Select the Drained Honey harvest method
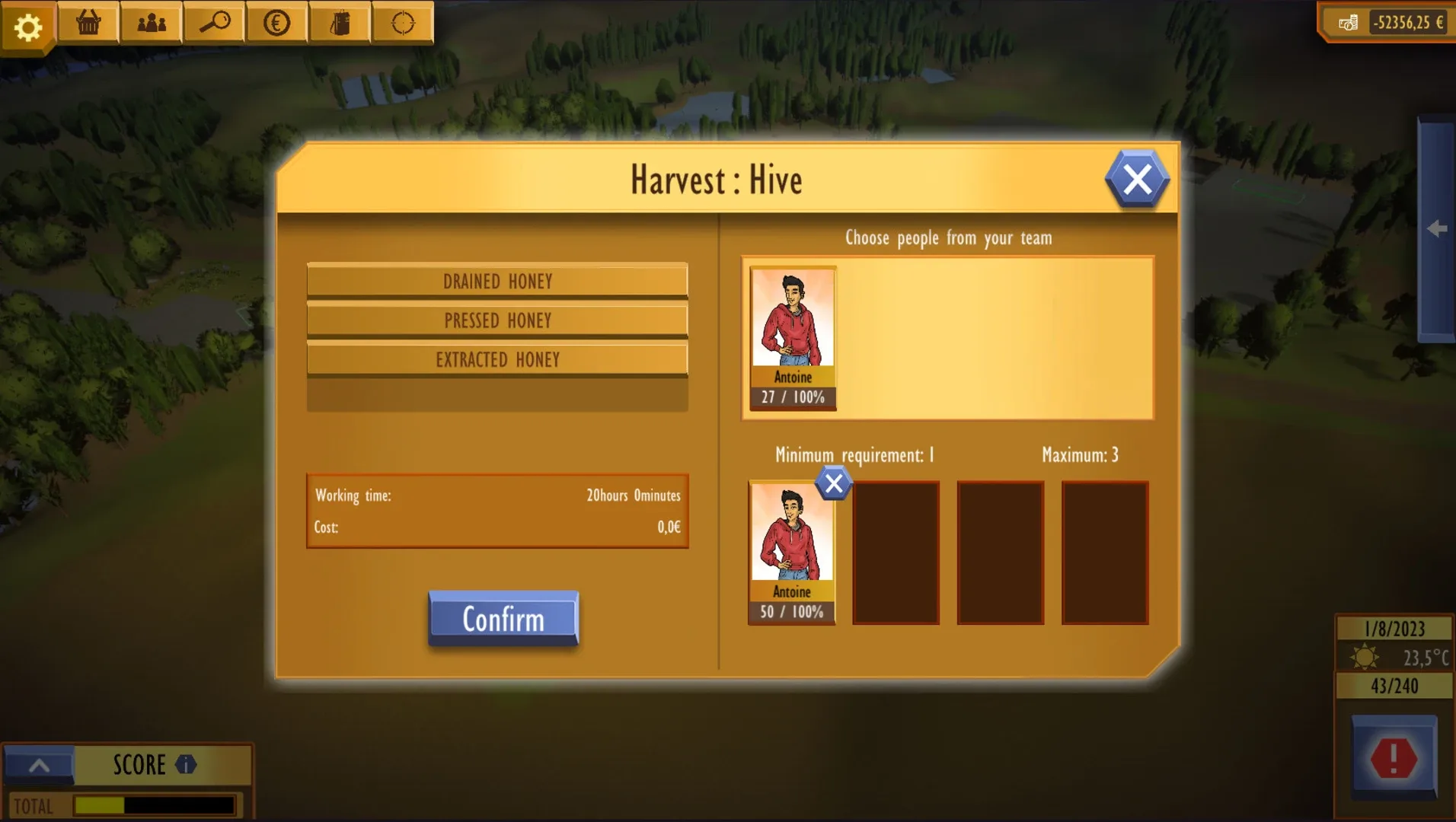 coord(497,281)
